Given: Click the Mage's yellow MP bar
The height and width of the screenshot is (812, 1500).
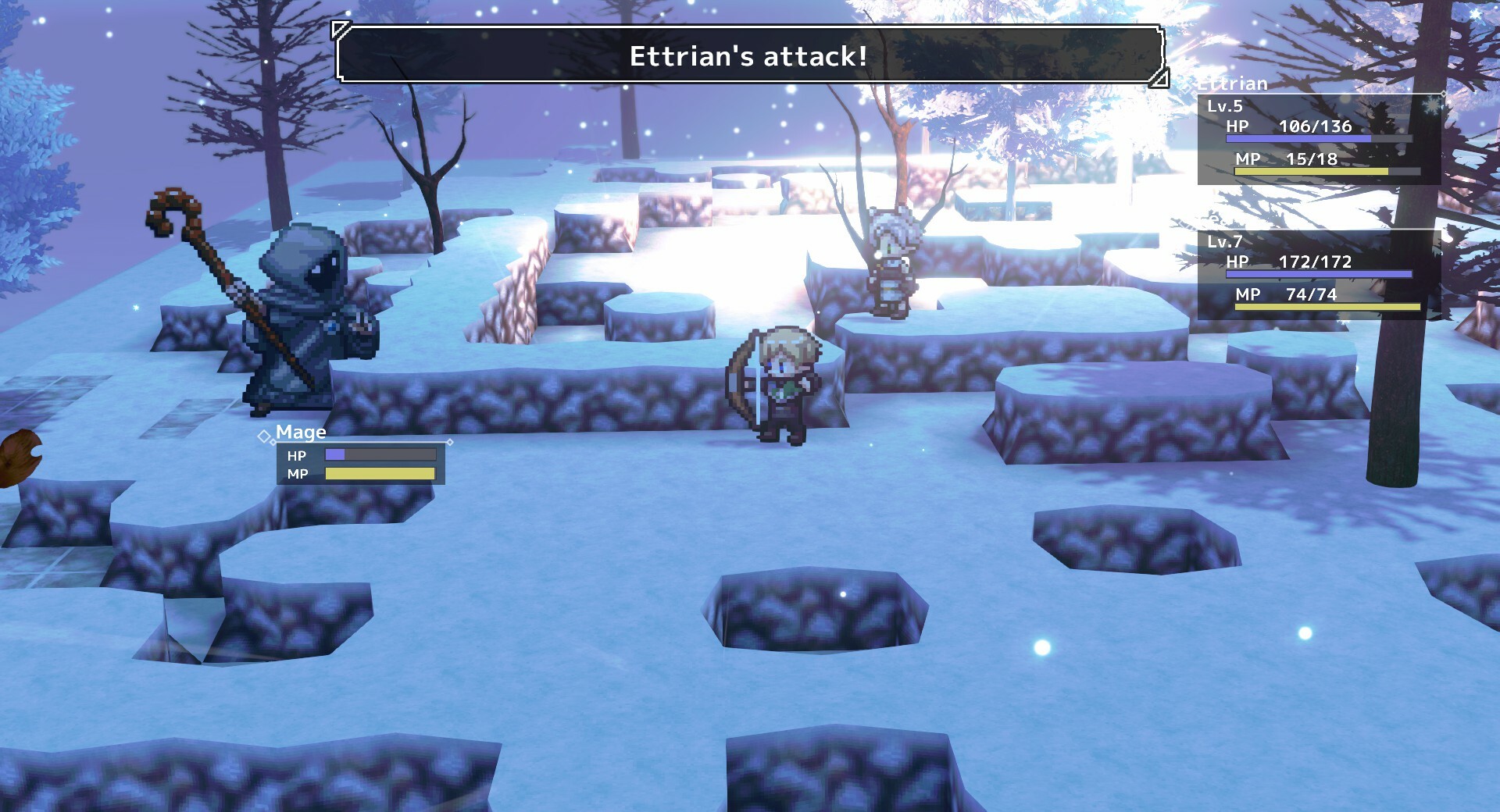Looking at the screenshot, I should click(379, 473).
